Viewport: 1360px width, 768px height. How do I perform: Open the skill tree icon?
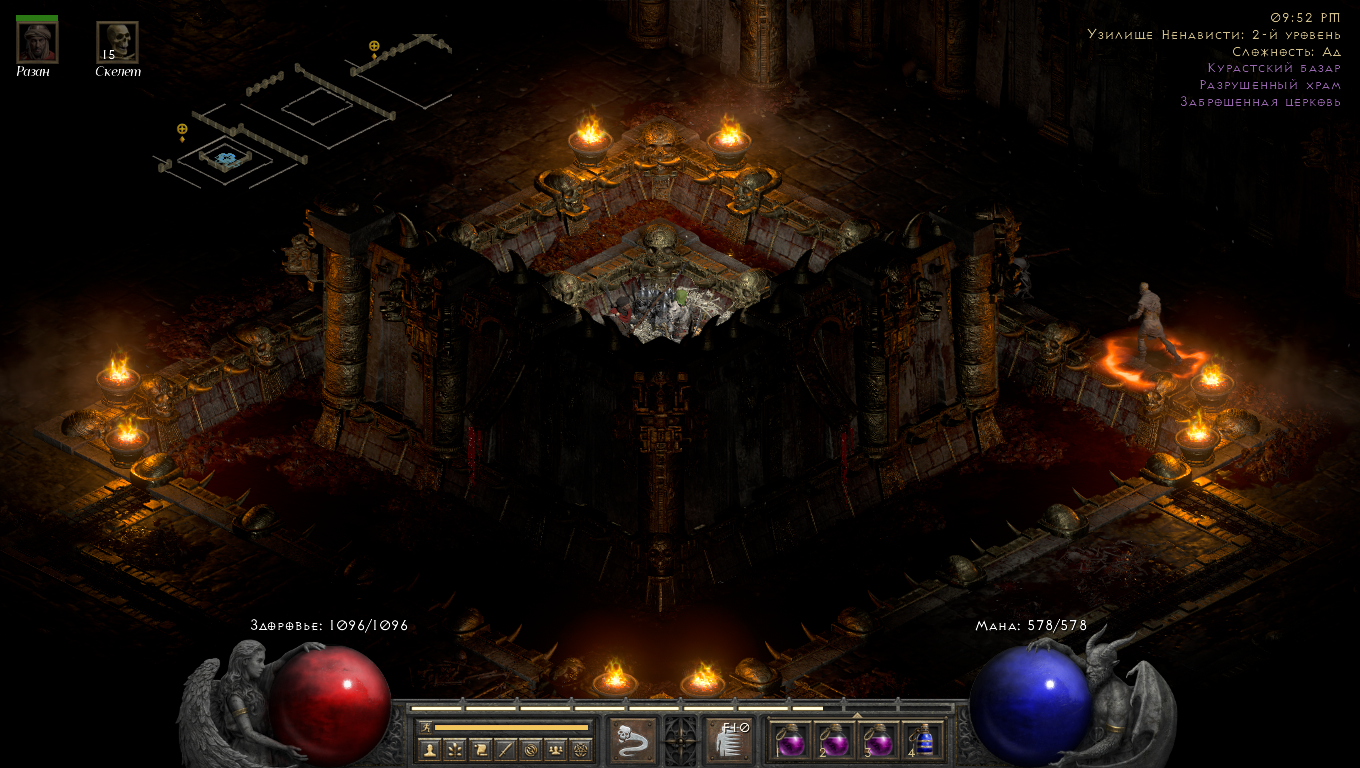point(457,749)
